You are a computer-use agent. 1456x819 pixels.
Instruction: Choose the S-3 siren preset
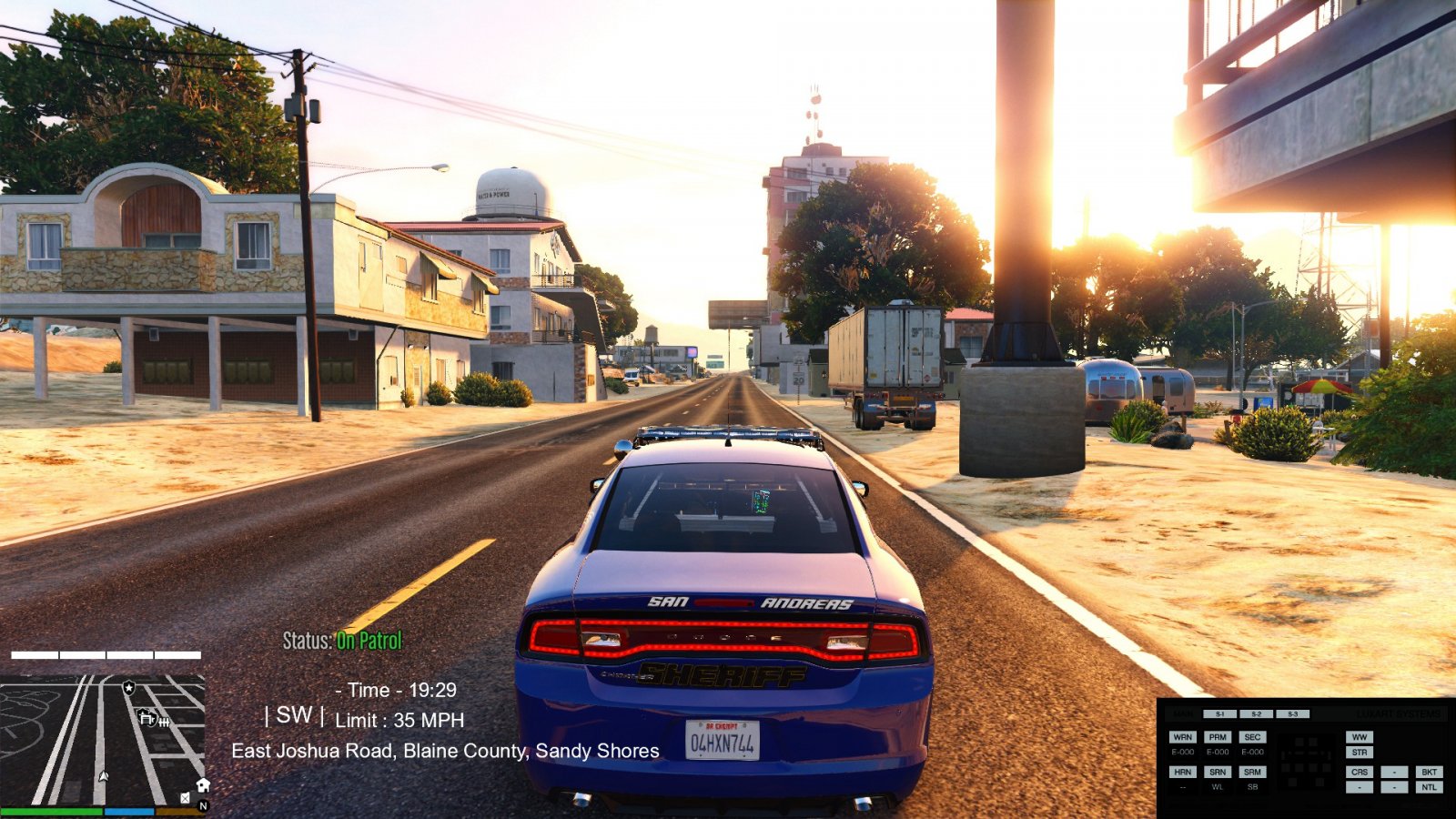(1292, 714)
